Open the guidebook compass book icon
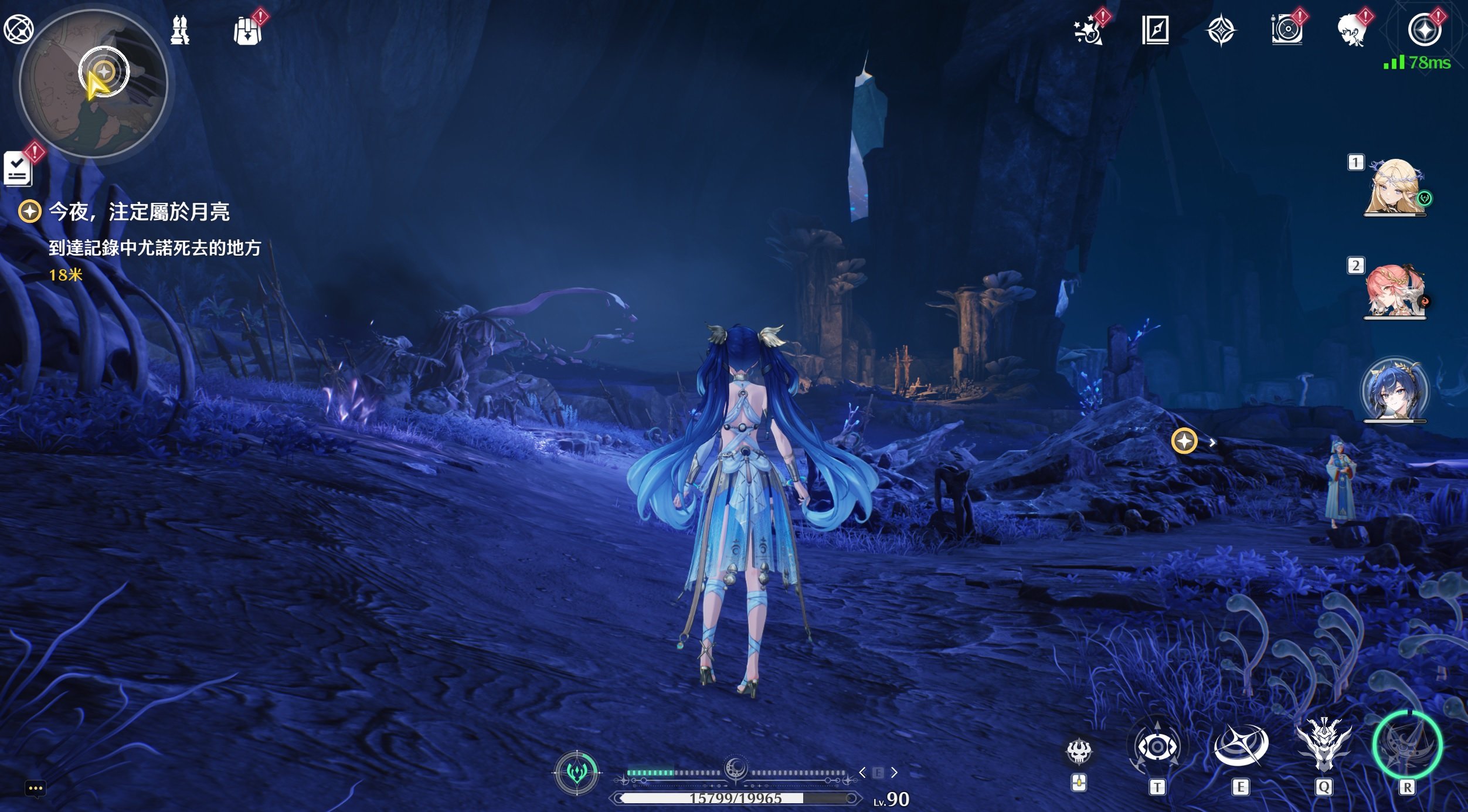 click(1155, 30)
